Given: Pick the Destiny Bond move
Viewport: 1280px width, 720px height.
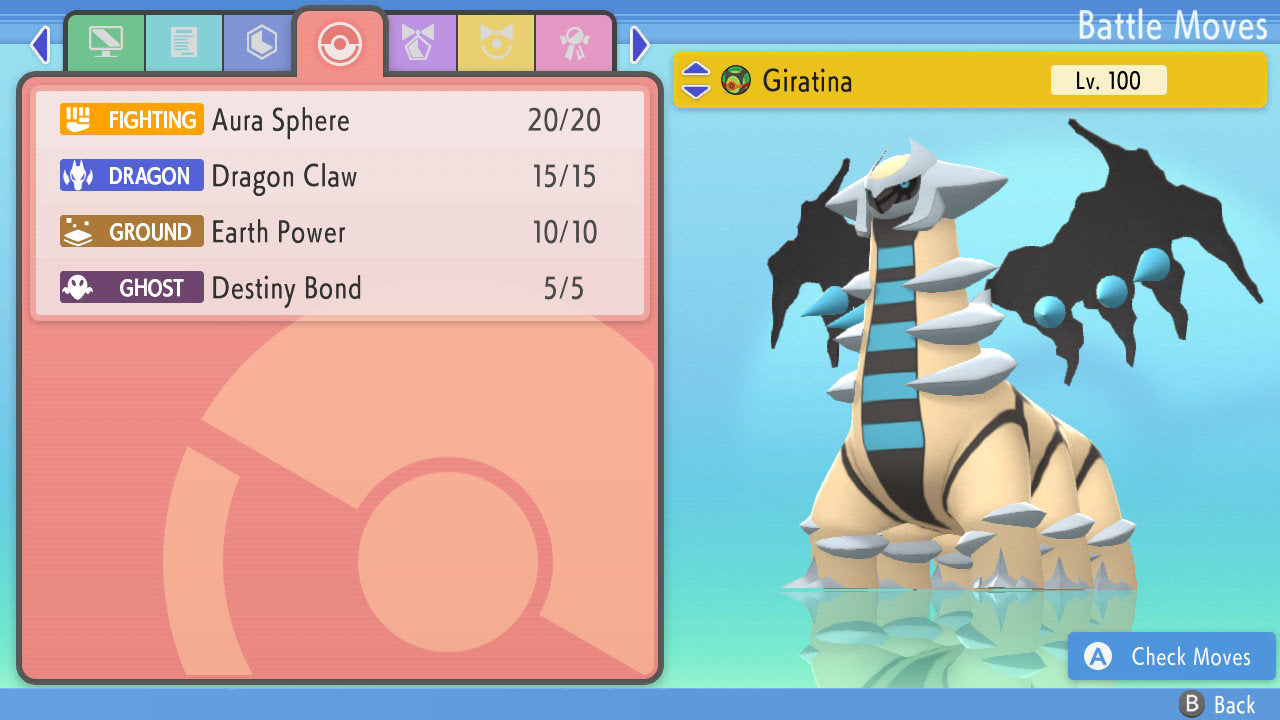Looking at the screenshot, I should coord(340,289).
